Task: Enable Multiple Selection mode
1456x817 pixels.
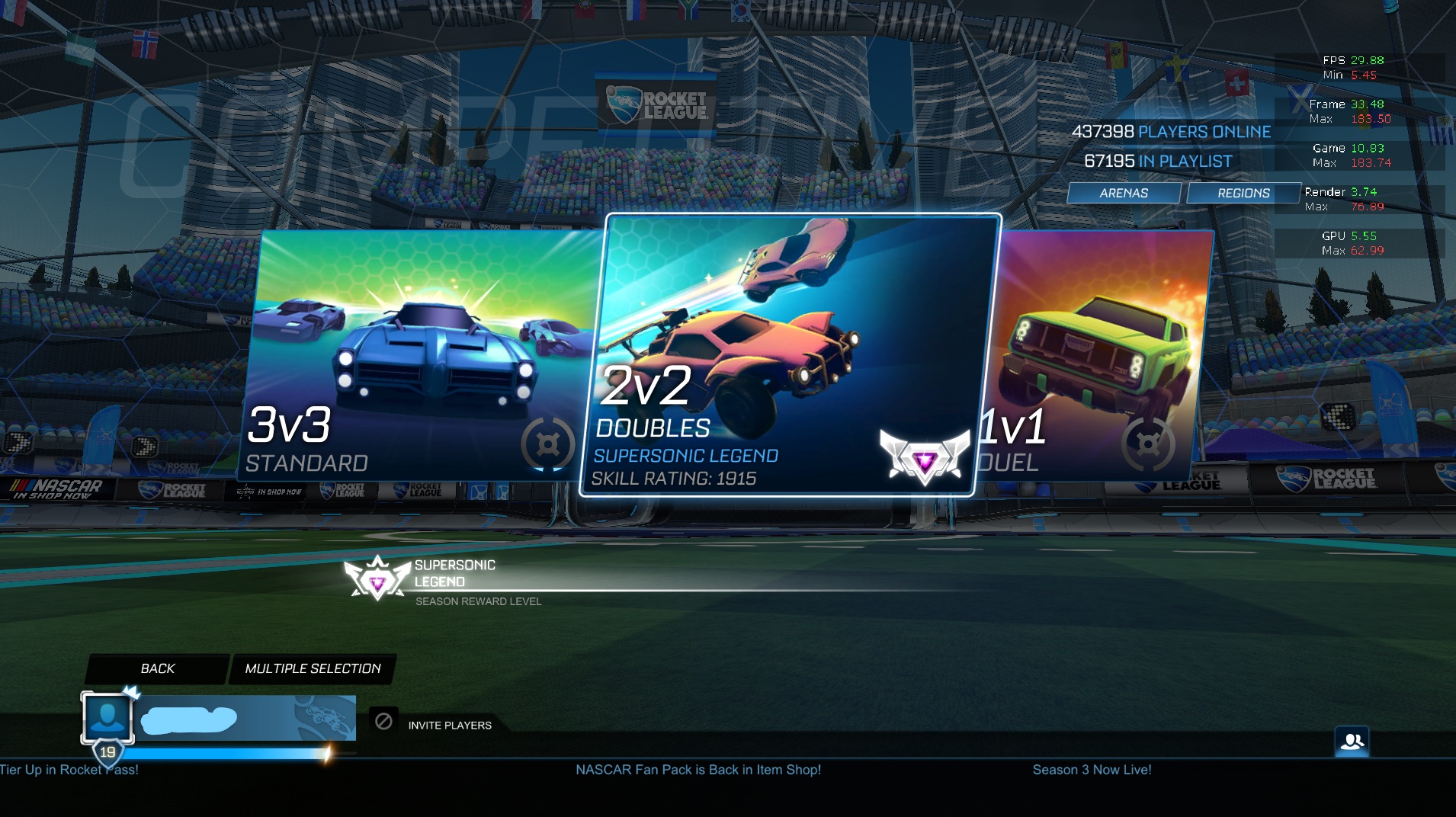Action: pyautogui.click(x=313, y=668)
